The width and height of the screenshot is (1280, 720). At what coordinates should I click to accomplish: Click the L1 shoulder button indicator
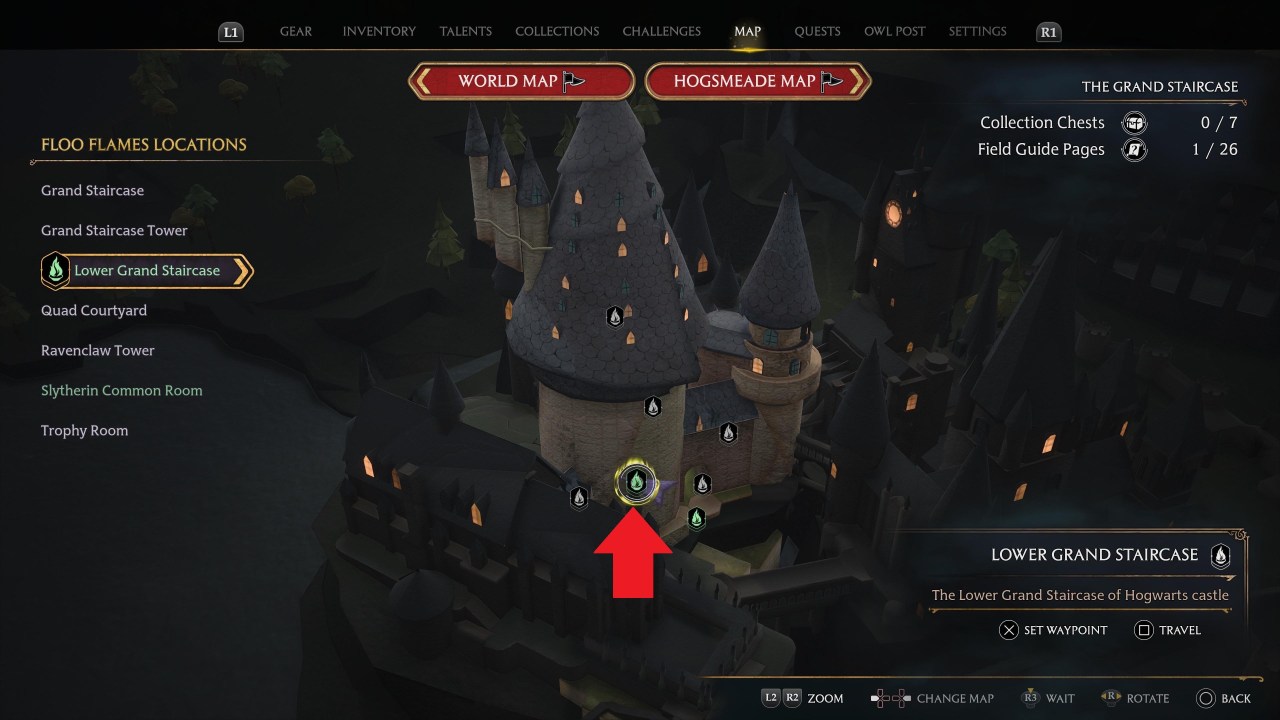click(x=230, y=31)
